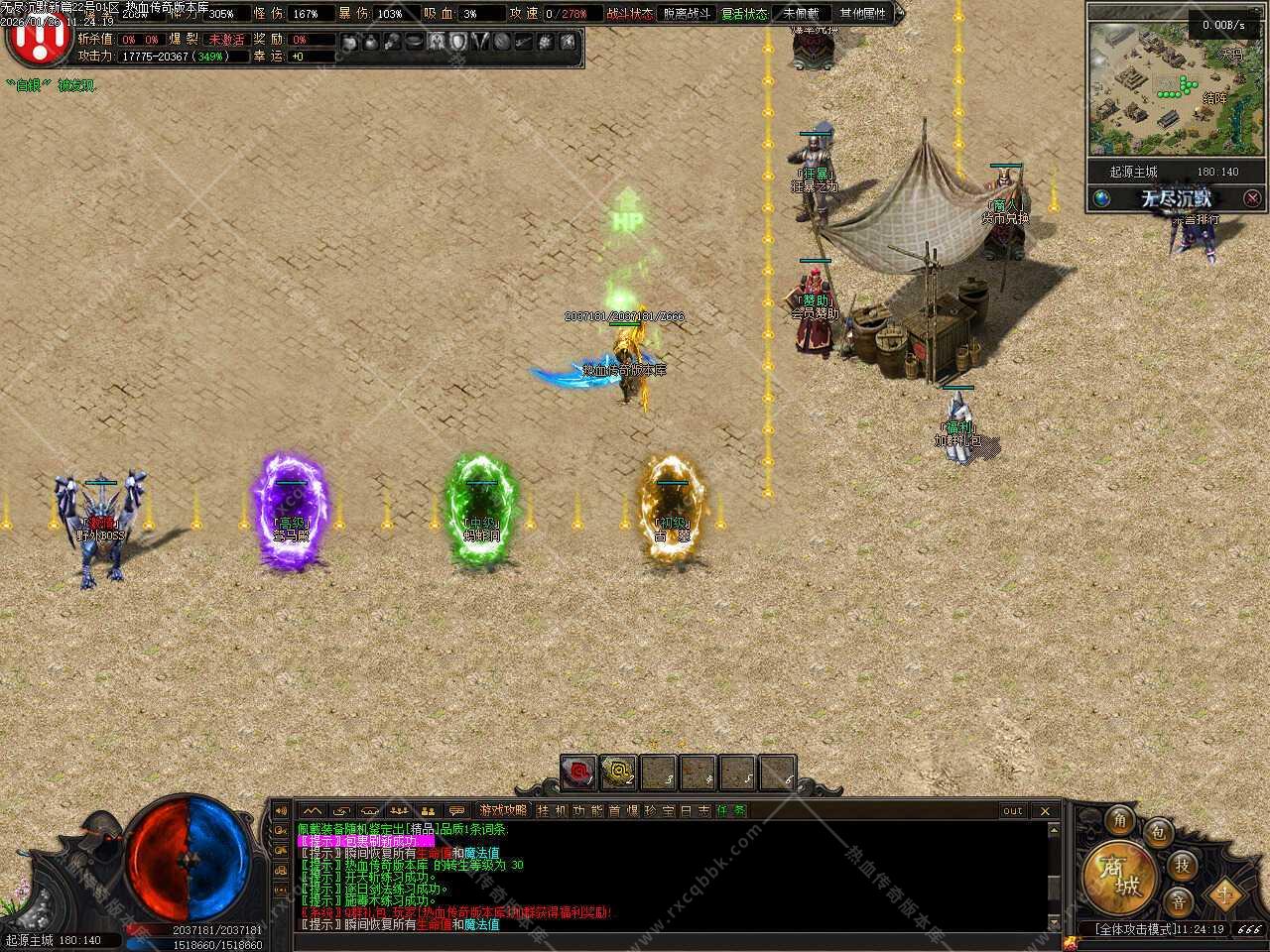Open the 音 sound settings

[x=1178, y=901]
